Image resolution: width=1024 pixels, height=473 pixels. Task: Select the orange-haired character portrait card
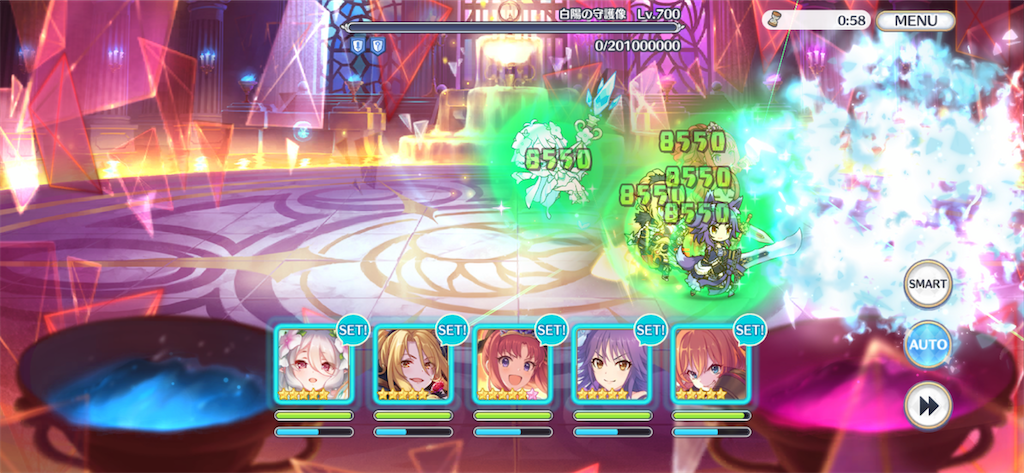[x=710, y=365]
